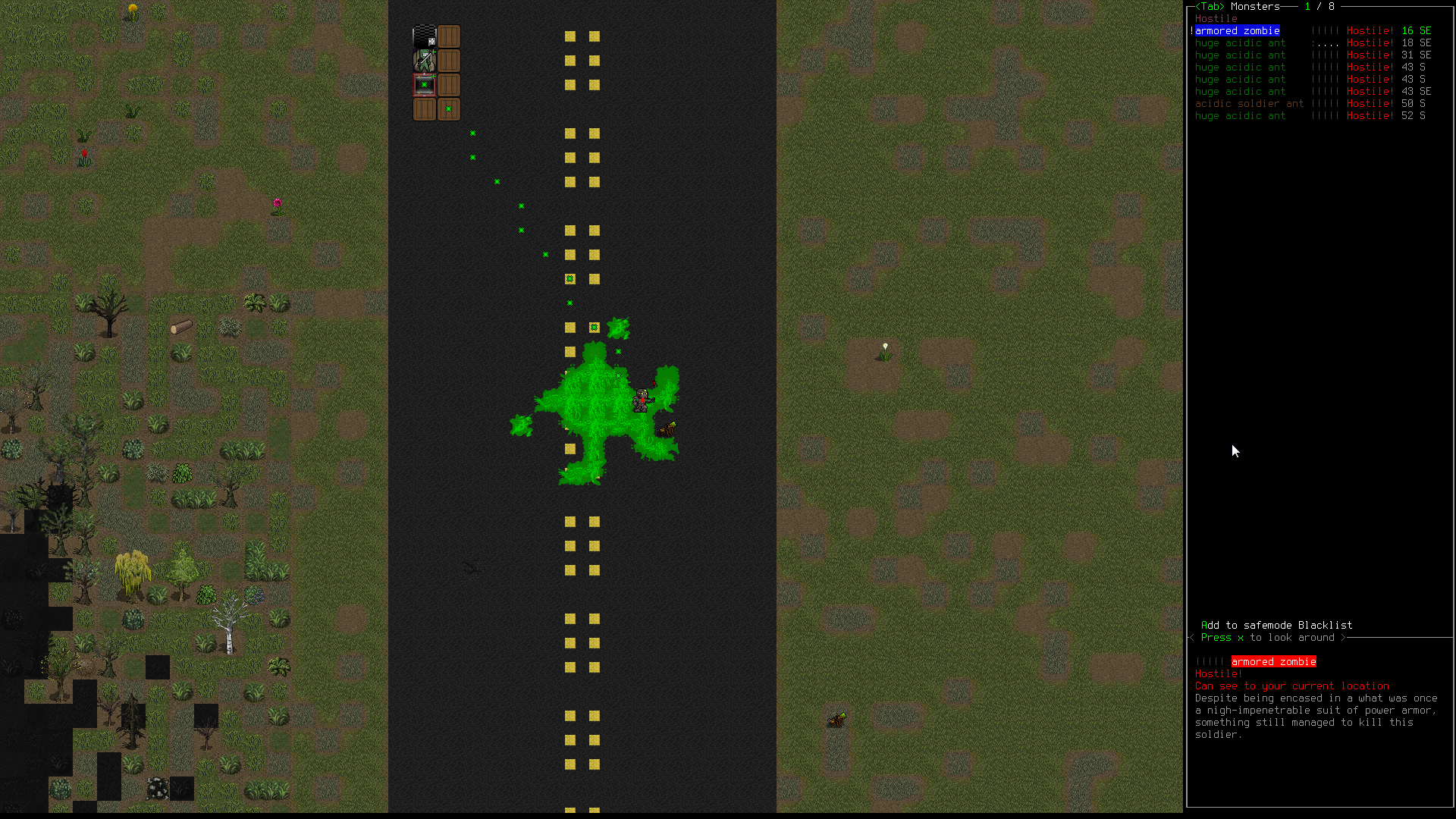
Task: Switch the Monsters list tab header
Action: tap(1255, 7)
